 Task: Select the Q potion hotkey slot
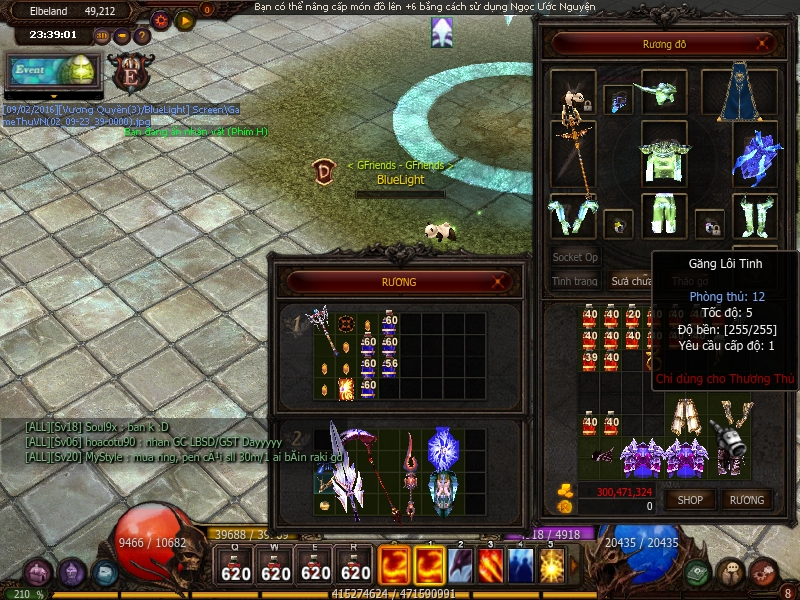(236, 567)
